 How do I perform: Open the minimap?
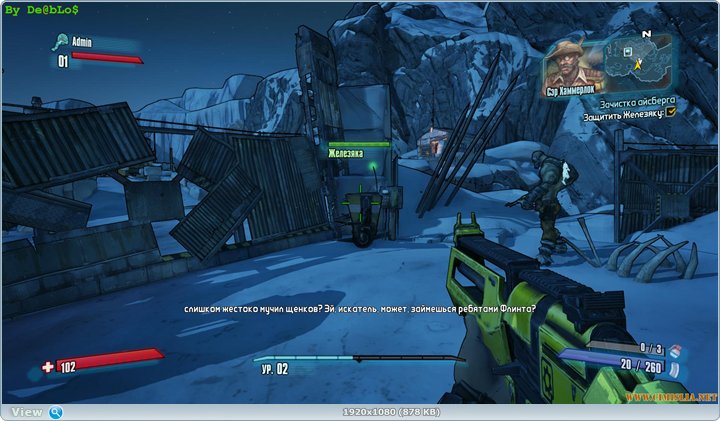pos(636,60)
